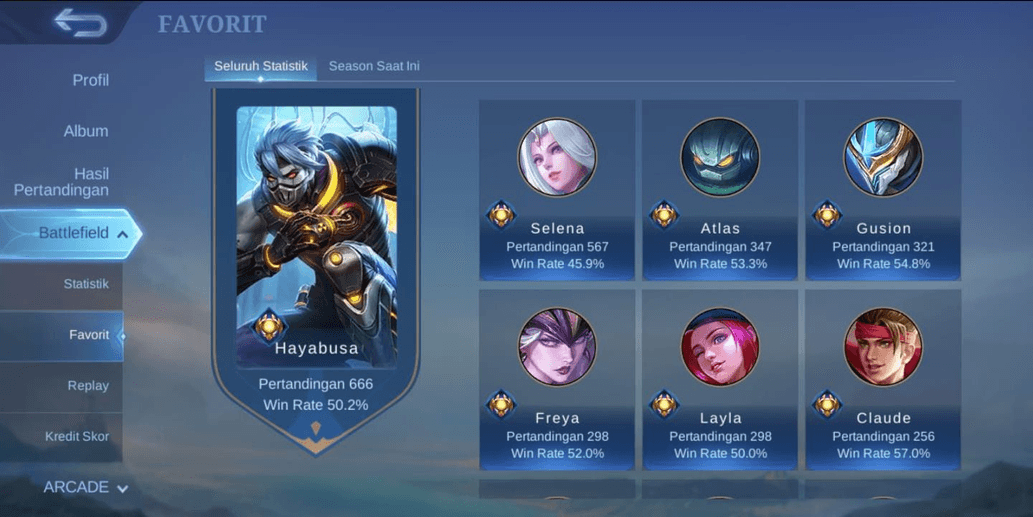Open the Gusion hero card
The height and width of the screenshot is (517, 1033).
click(x=883, y=190)
